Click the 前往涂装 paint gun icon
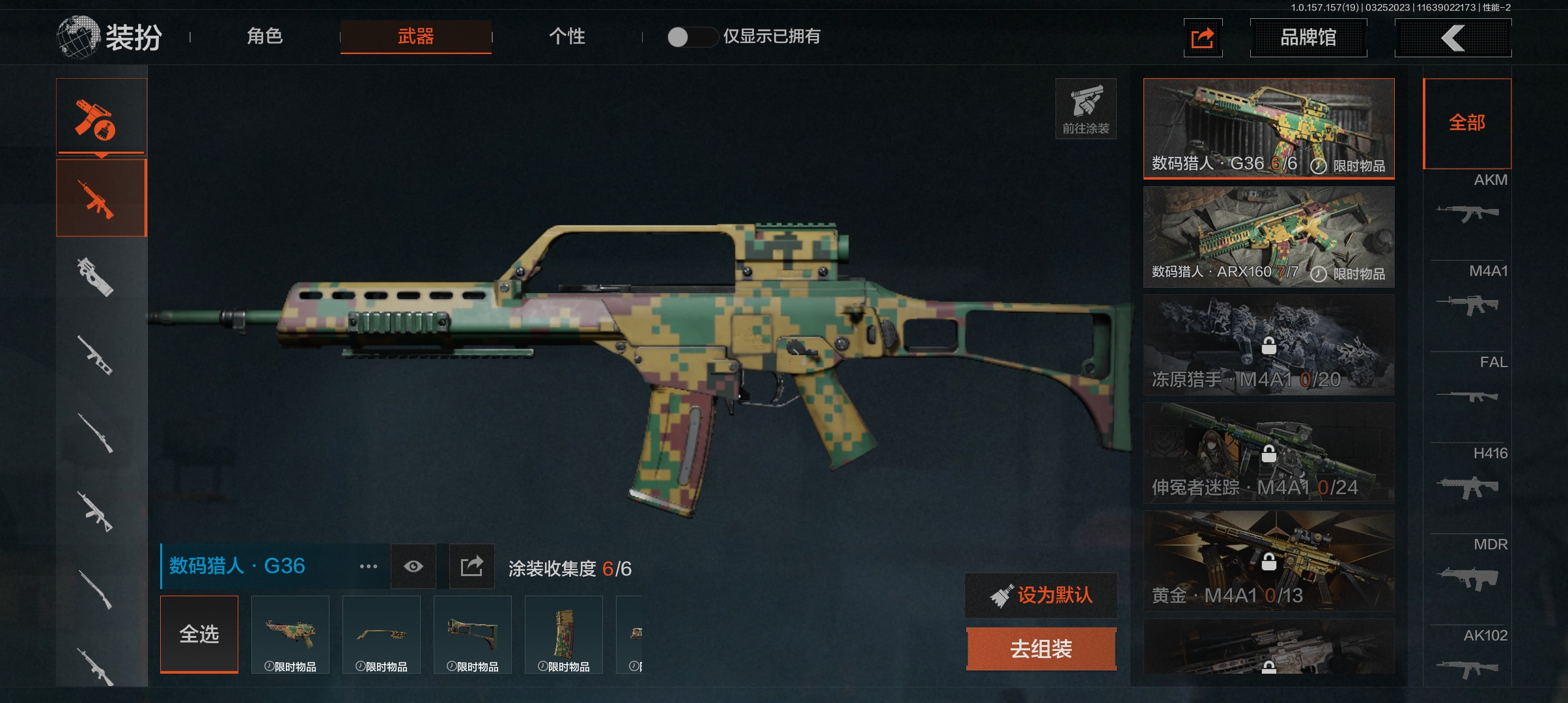Viewport: 1568px width, 703px height. coord(1085,108)
